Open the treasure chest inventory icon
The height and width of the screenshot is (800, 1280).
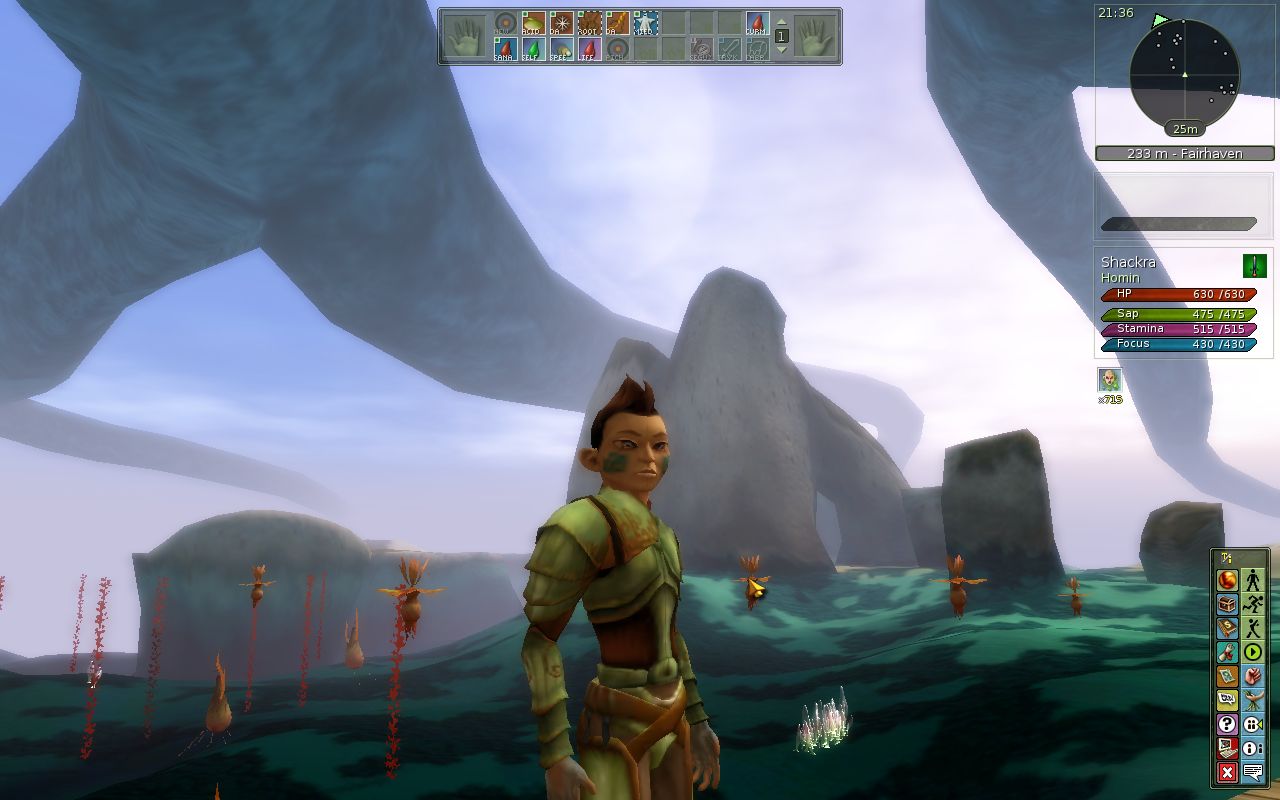(1228, 604)
